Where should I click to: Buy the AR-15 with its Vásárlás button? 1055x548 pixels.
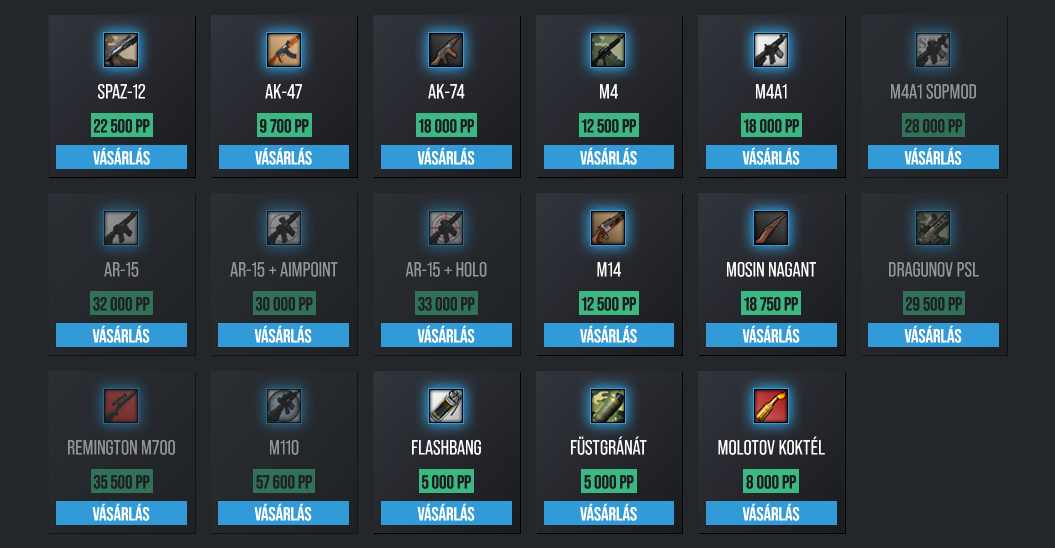(x=121, y=335)
